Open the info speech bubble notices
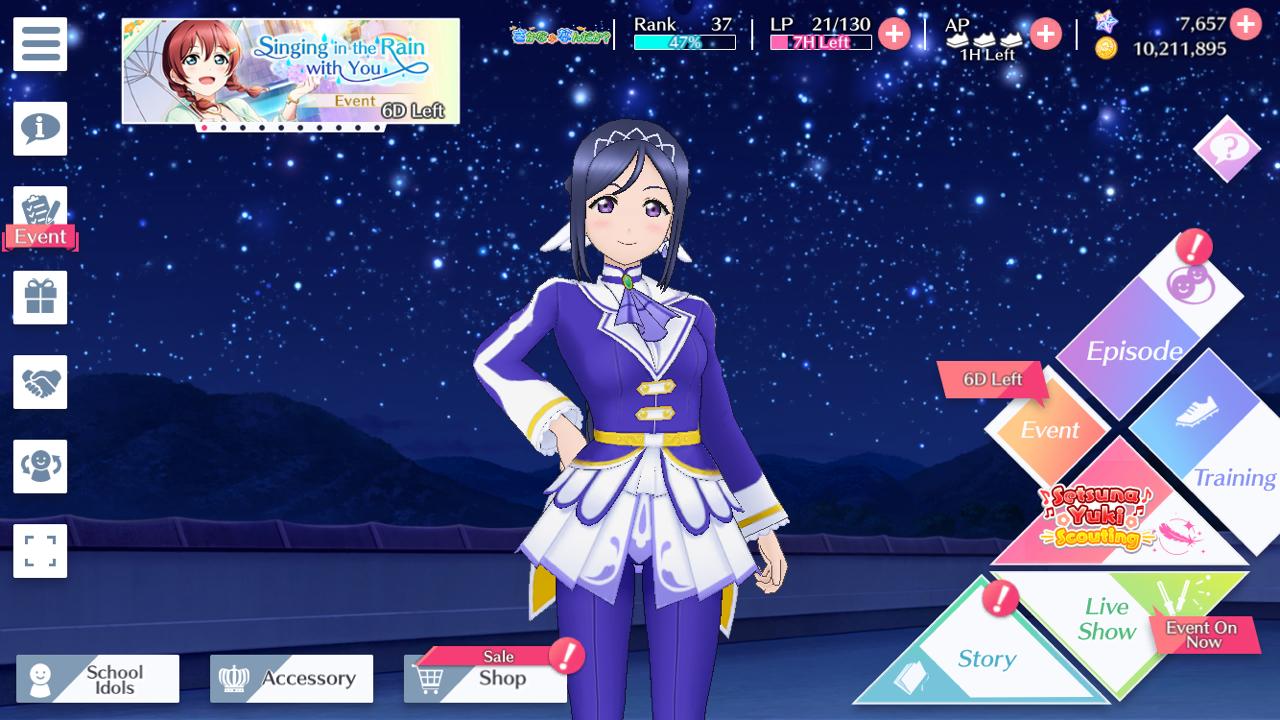This screenshot has height=720, width=1280. [40, 128]
